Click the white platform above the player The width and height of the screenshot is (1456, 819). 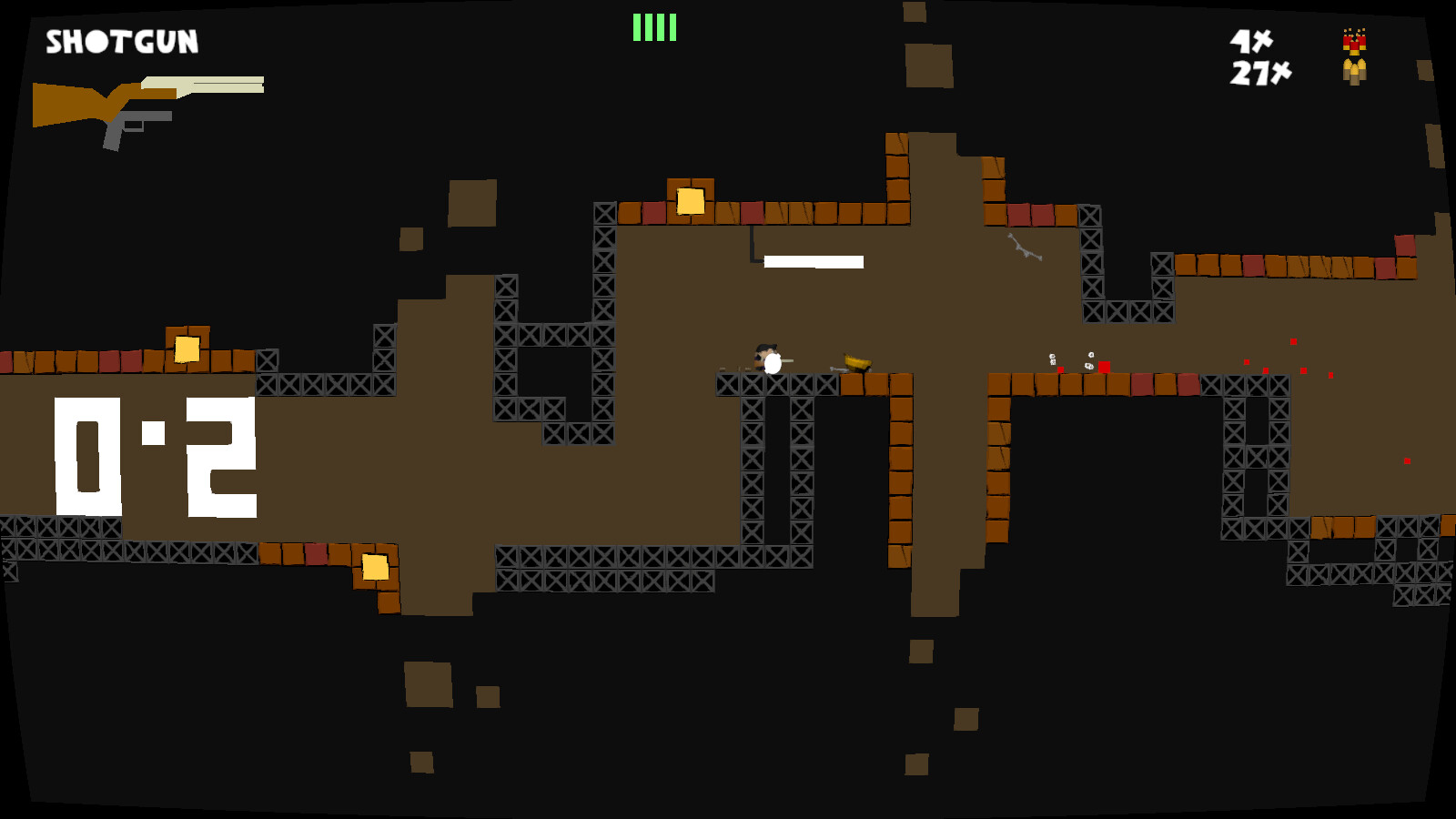tap(814, 260)
